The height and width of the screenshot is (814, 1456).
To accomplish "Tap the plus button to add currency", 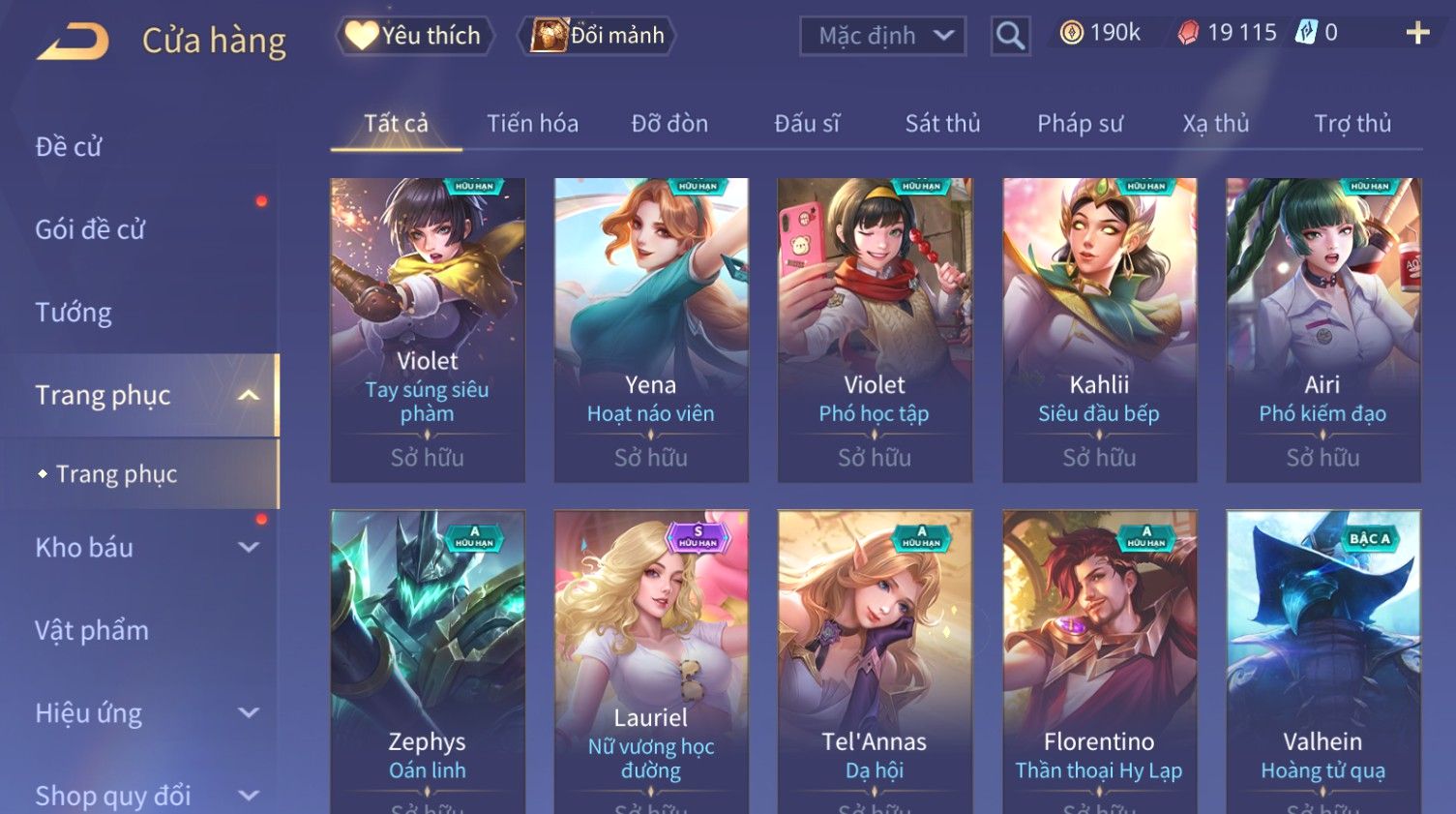I will [1417, 33].
